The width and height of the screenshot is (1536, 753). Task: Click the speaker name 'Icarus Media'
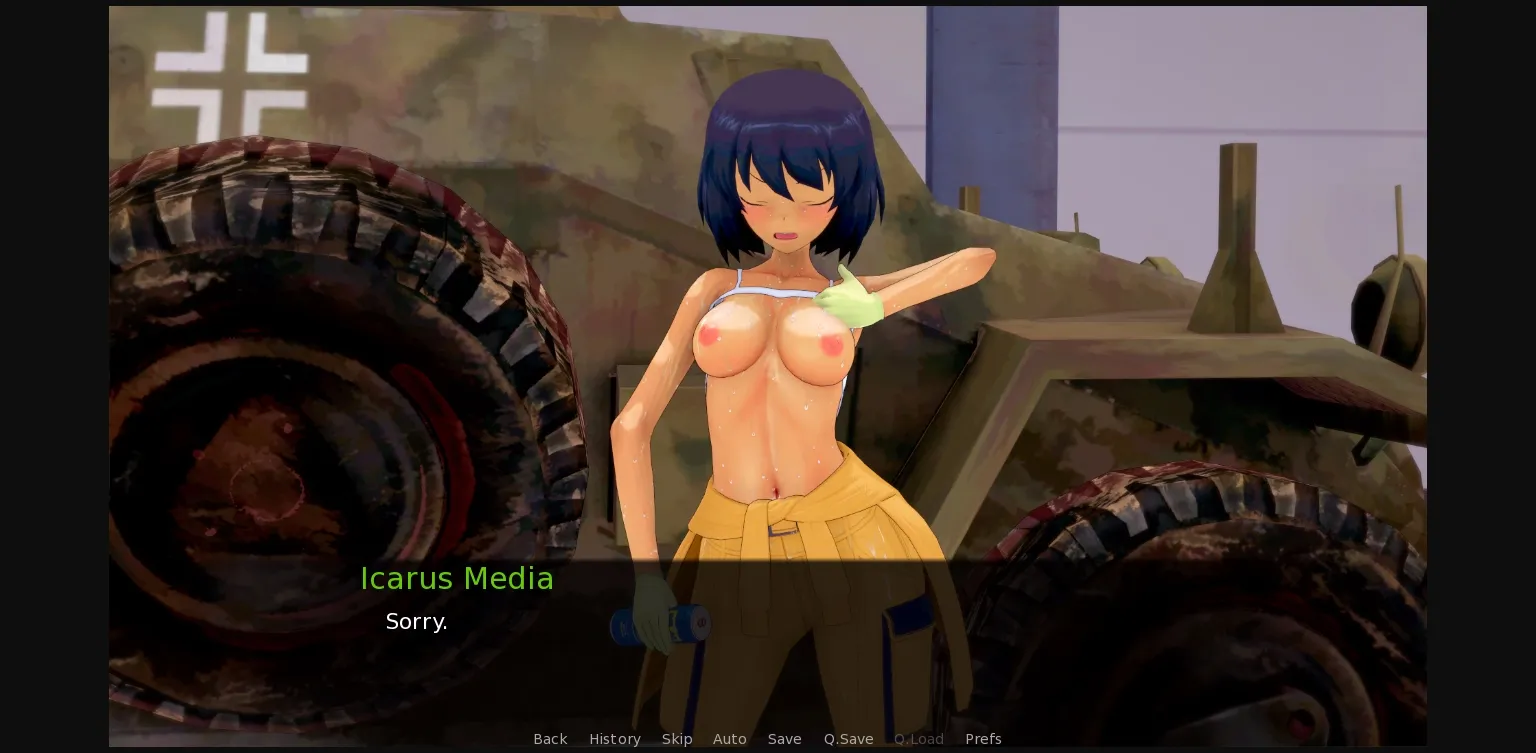tap(457, 579)
